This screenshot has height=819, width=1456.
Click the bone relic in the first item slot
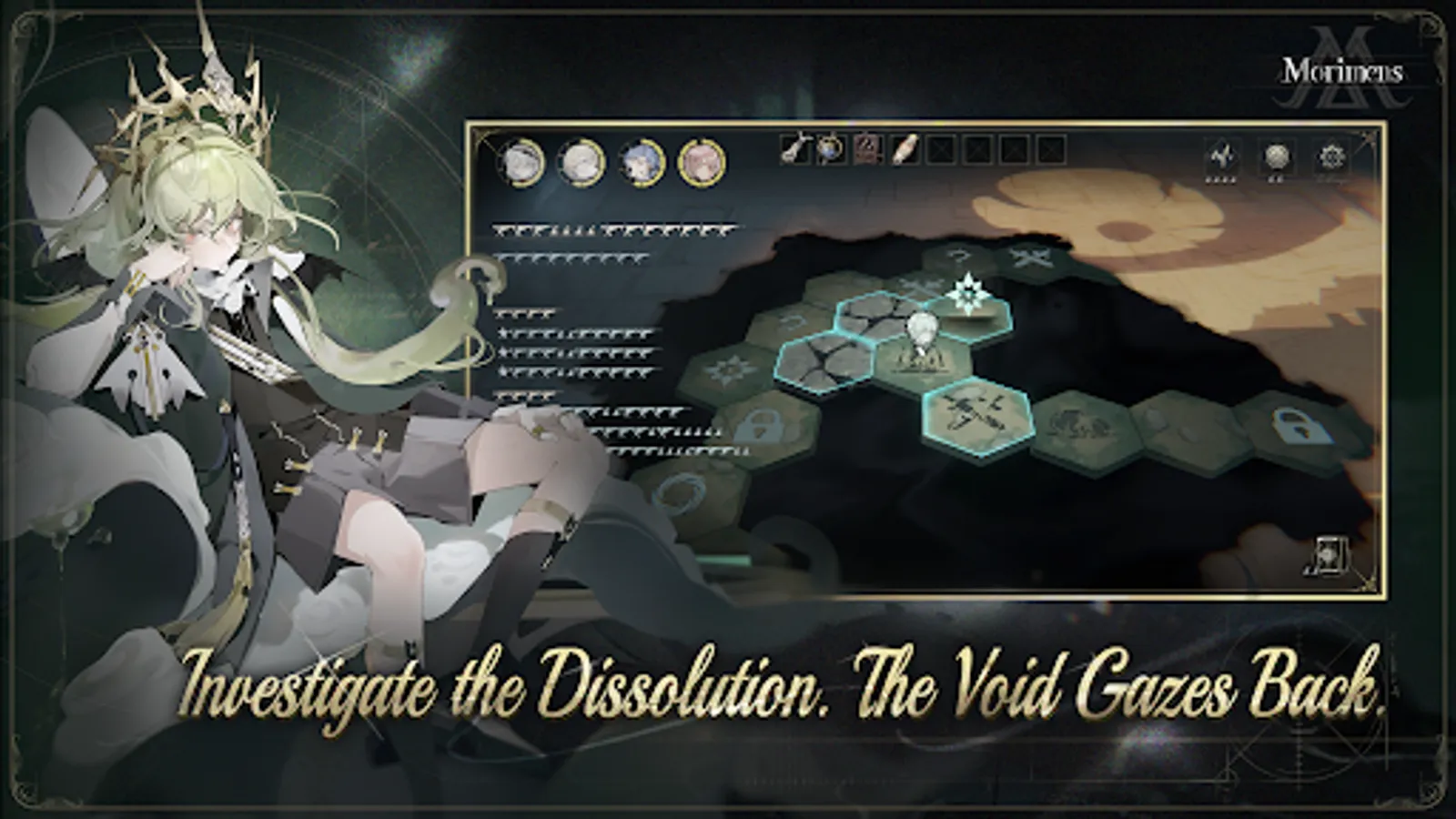pyautogui.click(x=795, y=155)
